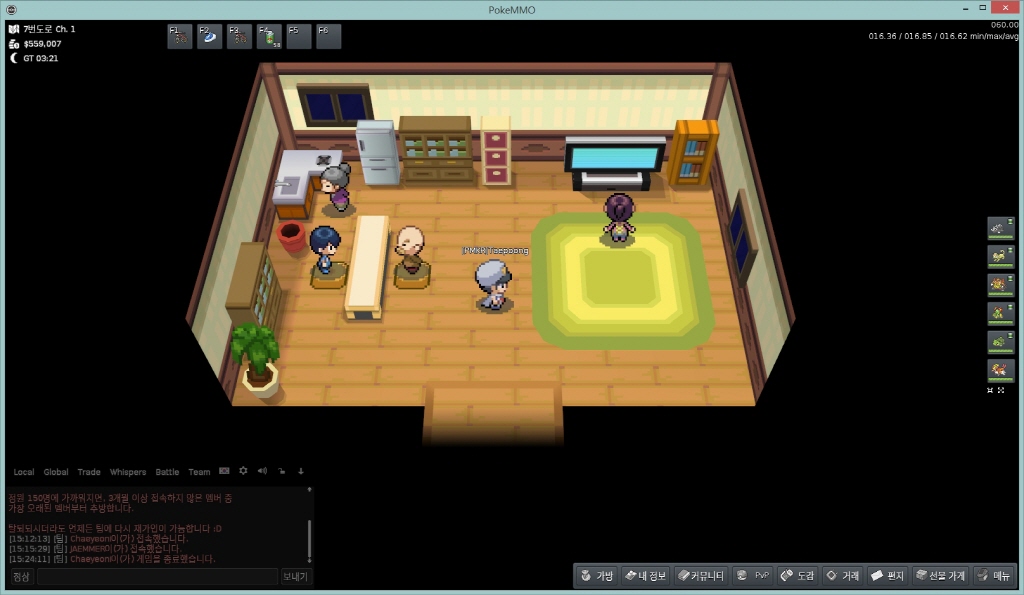This screenshot has width=1024, height=595.
Task: Open the 도감 Pokédex
Action: (x=798, y=576)
